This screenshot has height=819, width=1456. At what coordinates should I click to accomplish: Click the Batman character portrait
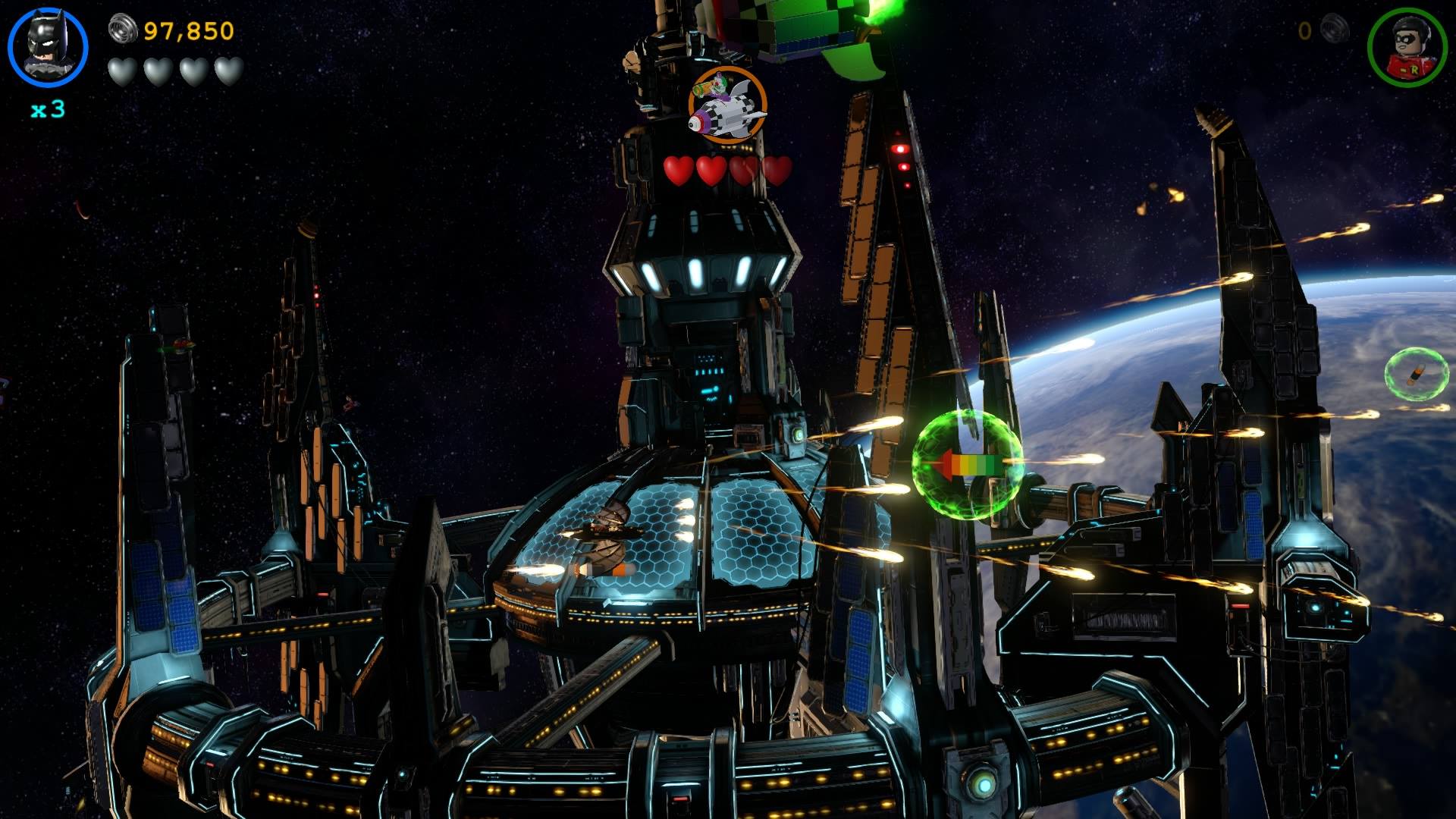[x=48, y=47]
